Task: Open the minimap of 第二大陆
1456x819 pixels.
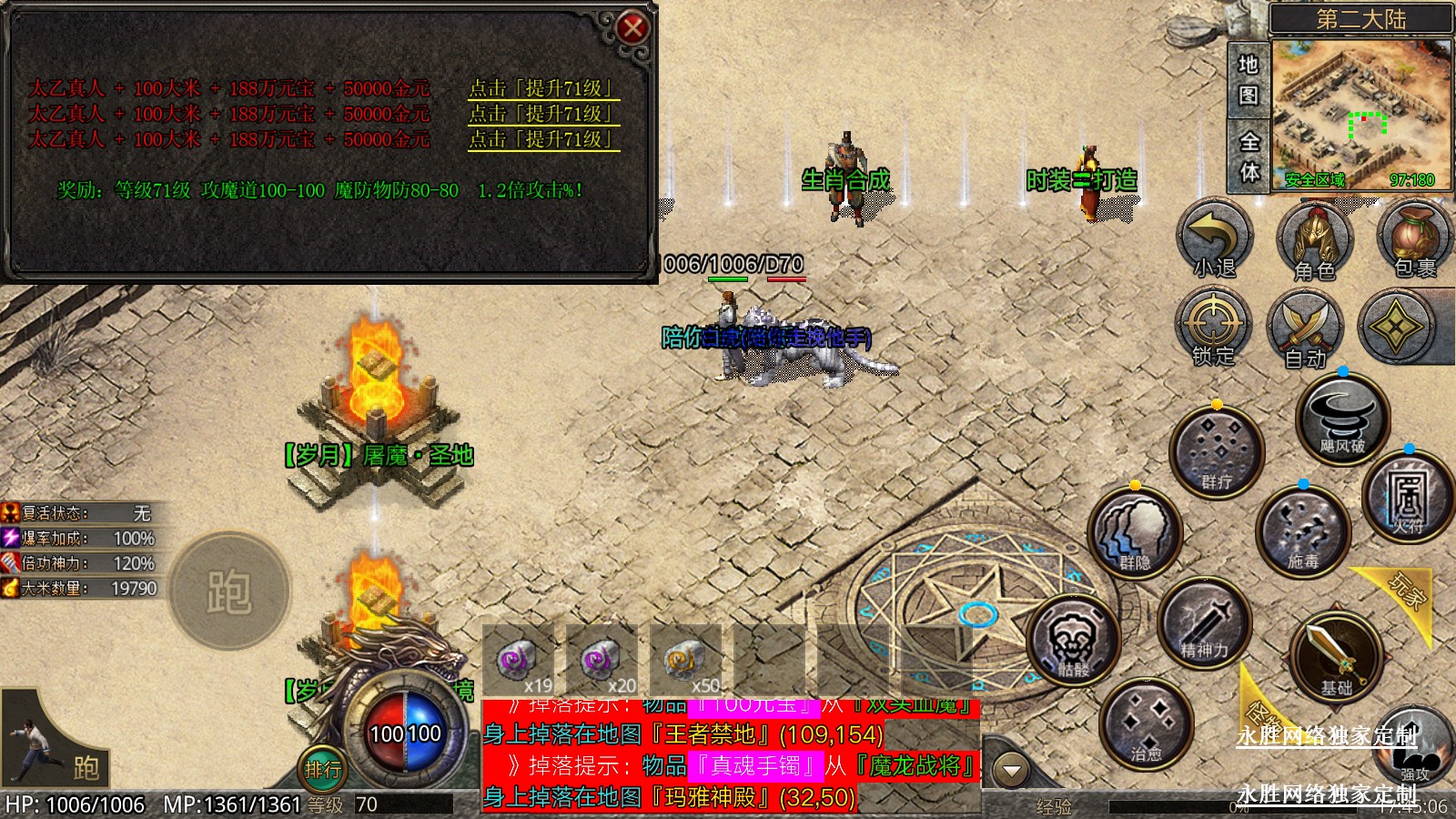Action: pyautogui.click(x=1361, y=114)
